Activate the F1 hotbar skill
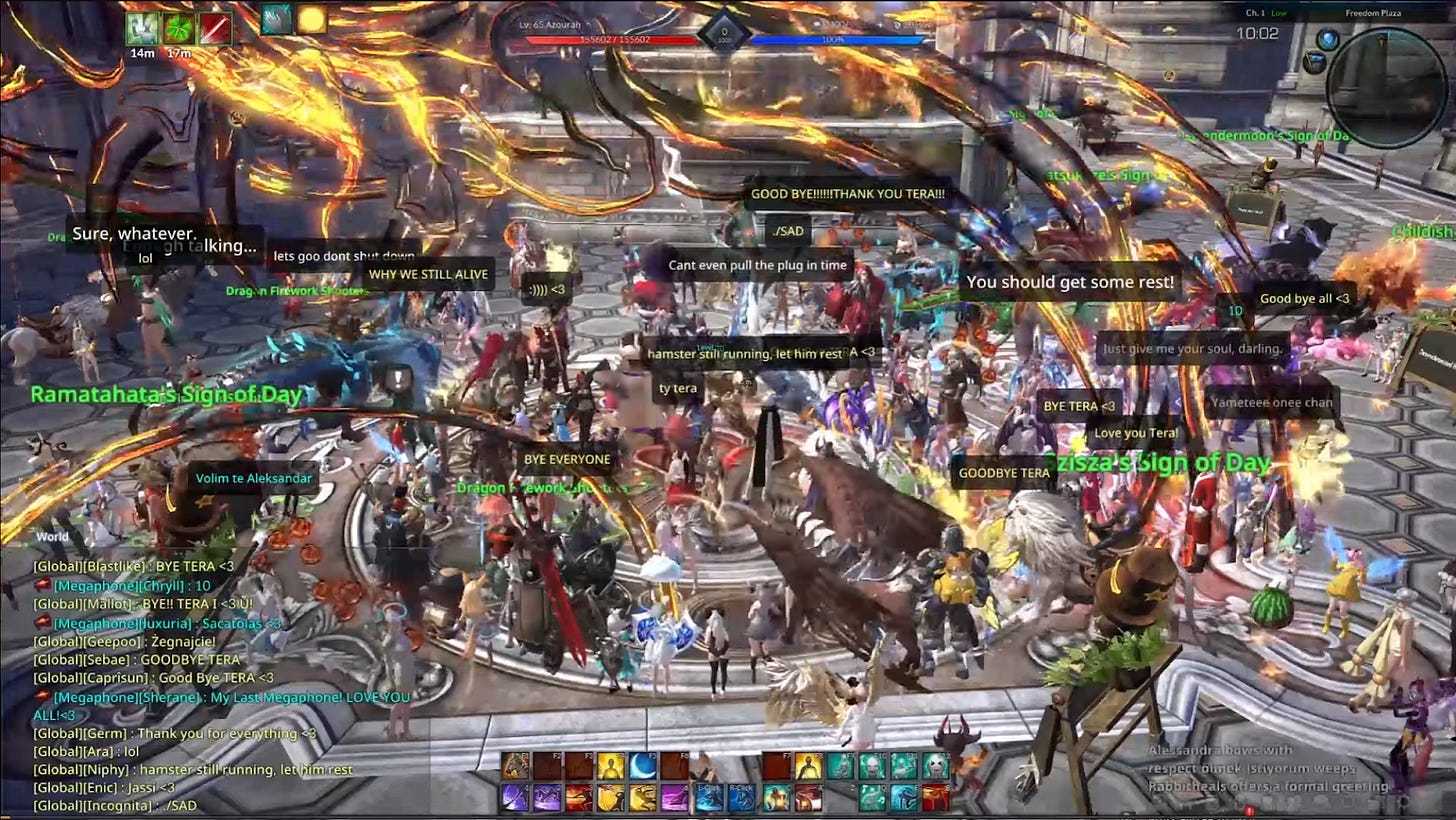Screen dimensions: 1456x820 tap(516, 766)
